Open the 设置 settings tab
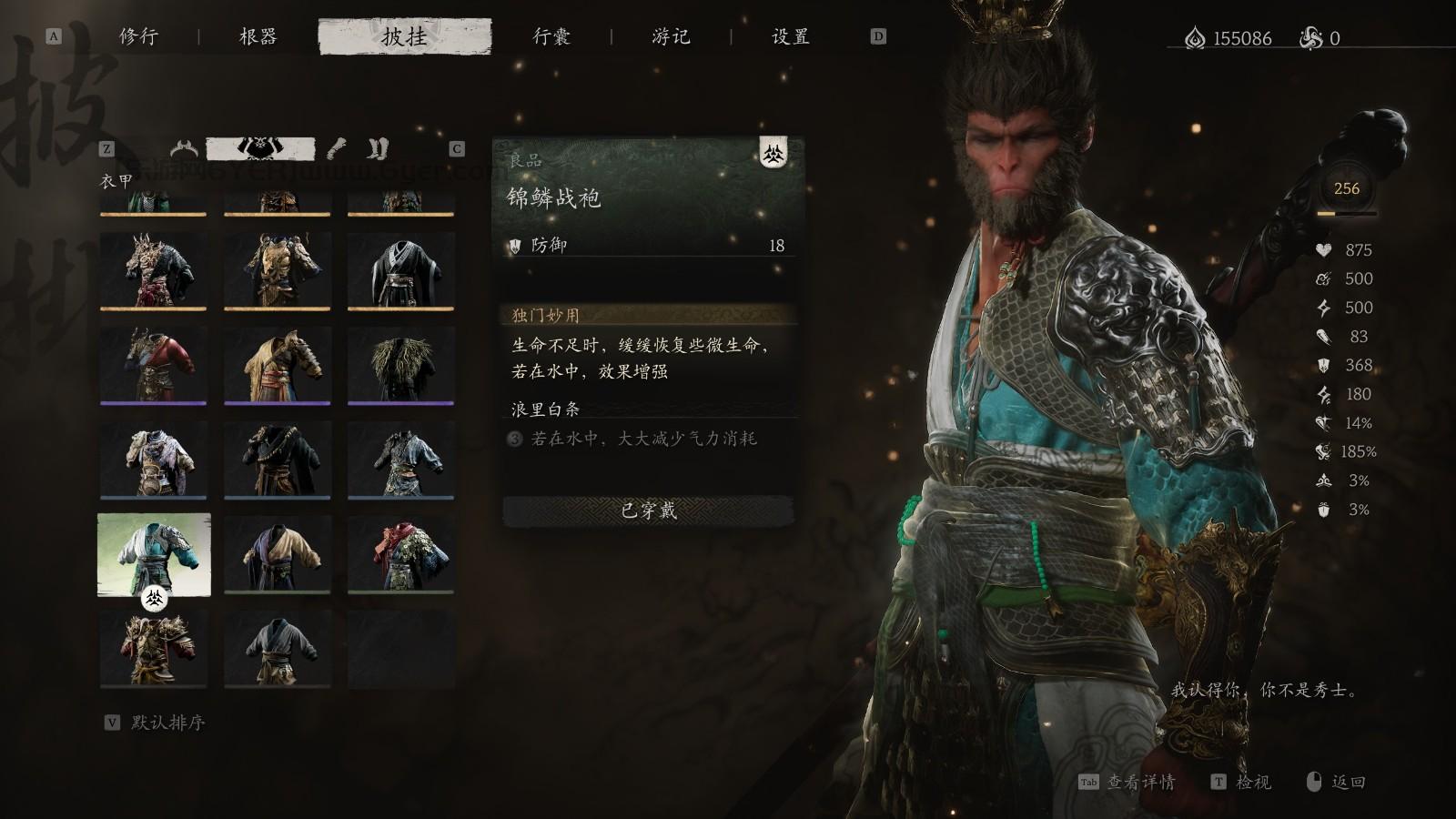Image resolution: width=1456 pixels, height=819 pixels. pos(790,37)
